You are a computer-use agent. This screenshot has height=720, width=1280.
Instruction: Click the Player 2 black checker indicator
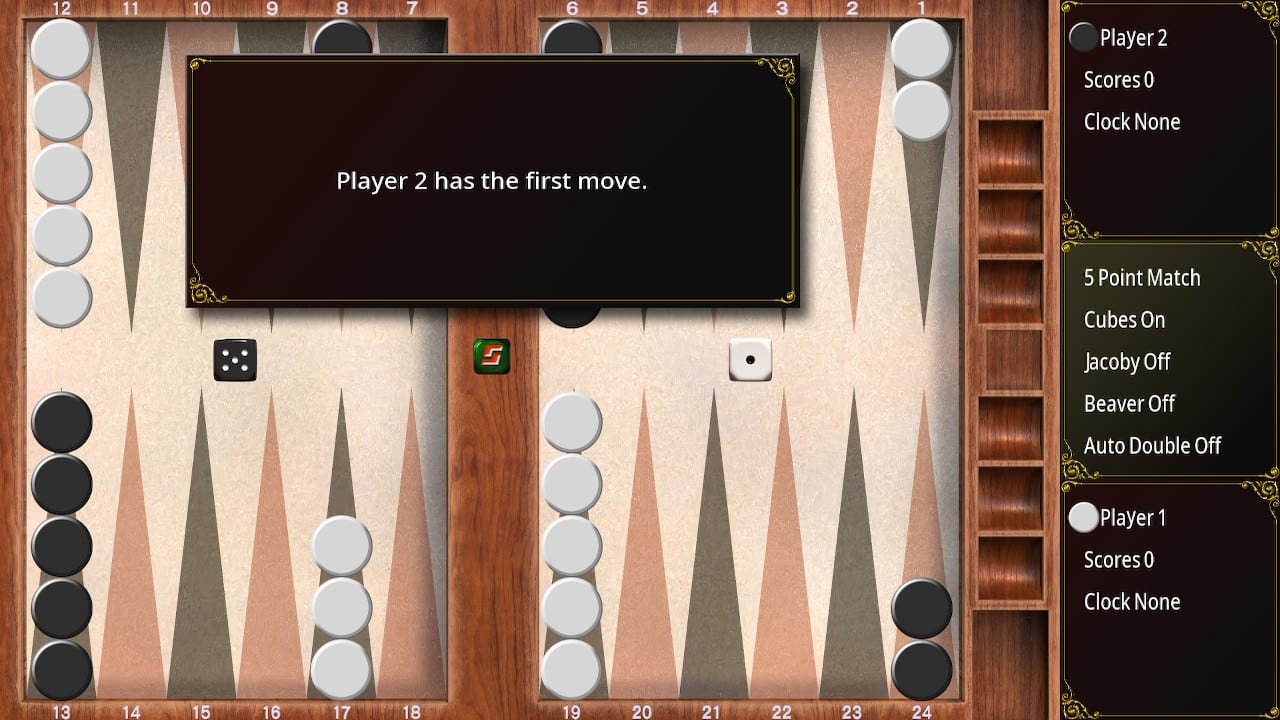click(x=1083, y=37)
